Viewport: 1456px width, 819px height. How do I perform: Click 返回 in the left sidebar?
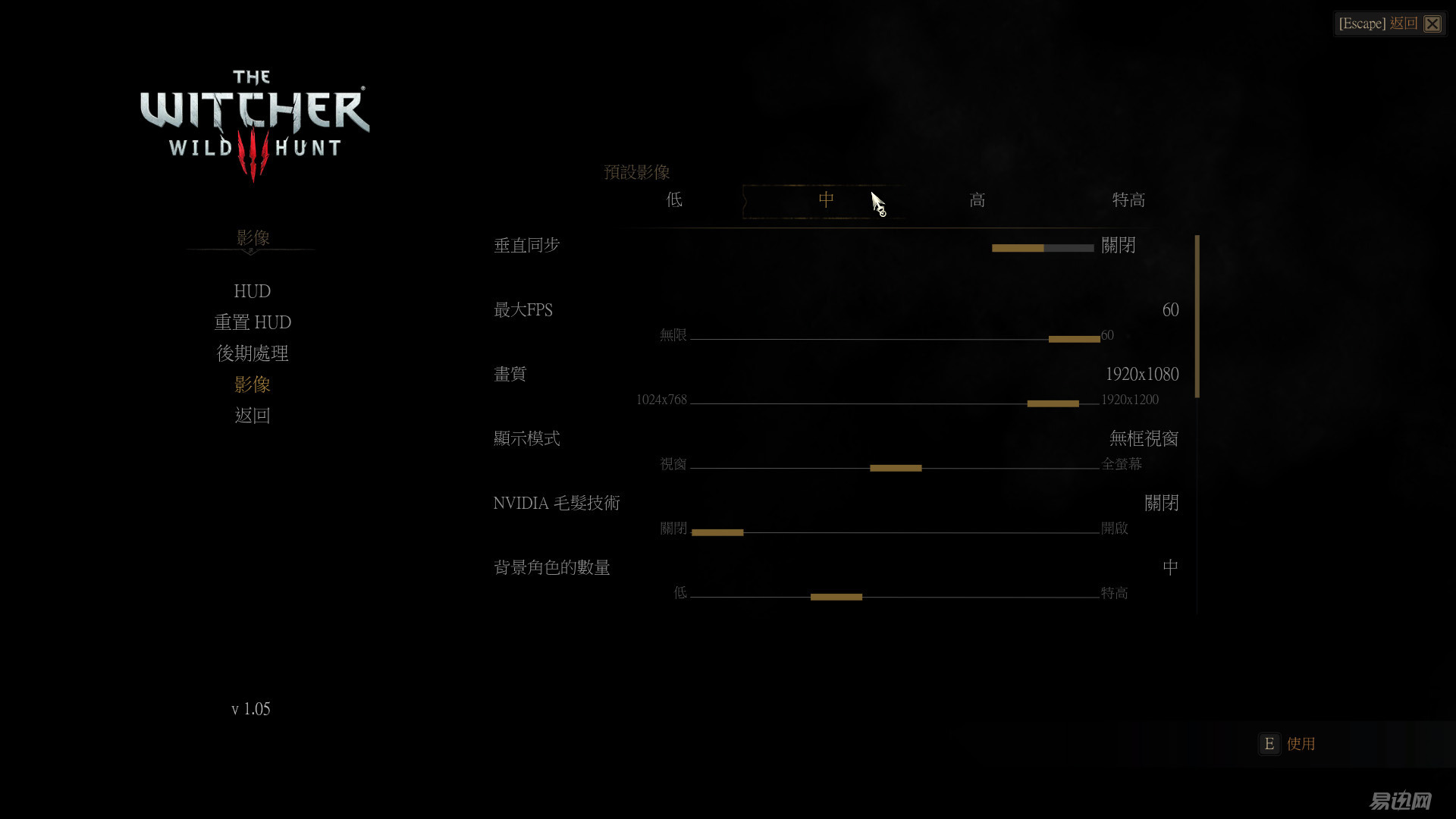coord(253,415)
